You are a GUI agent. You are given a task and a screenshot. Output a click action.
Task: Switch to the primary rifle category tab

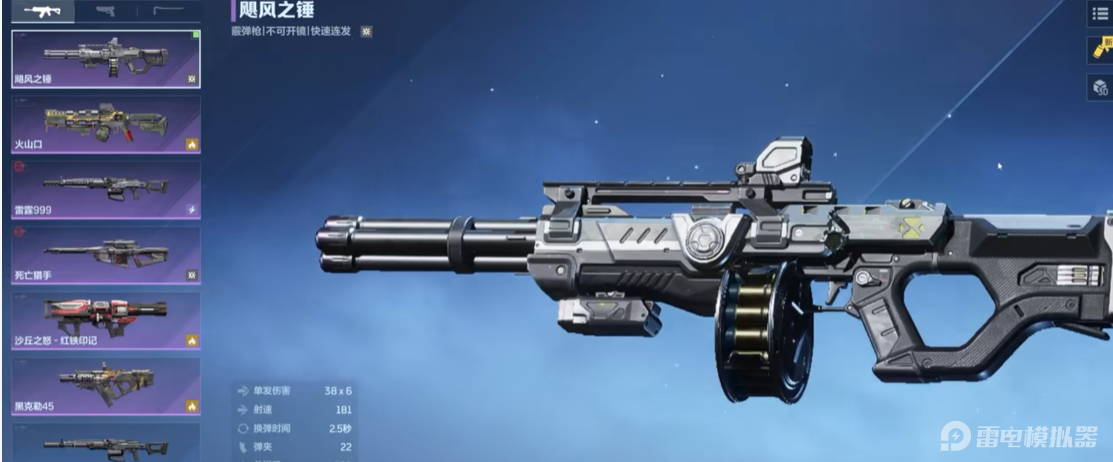(x=42, y=12)
